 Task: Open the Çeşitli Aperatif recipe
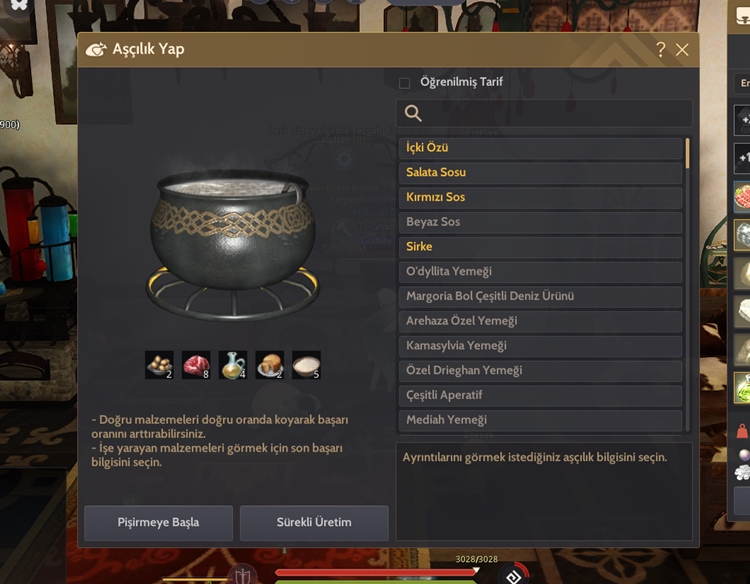point(540,395)
